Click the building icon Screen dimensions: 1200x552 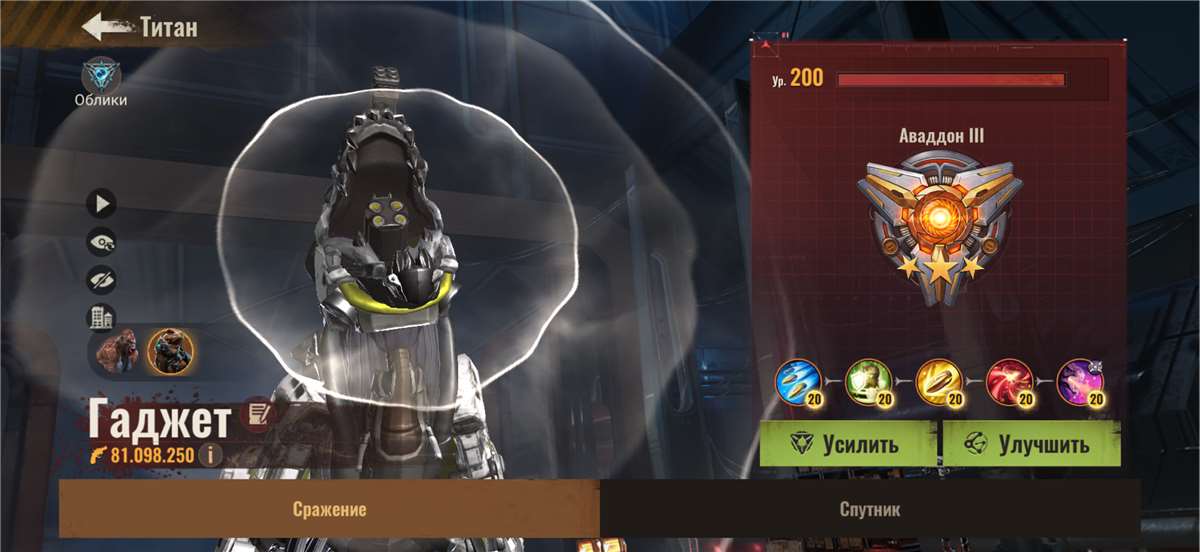point(101,318)
